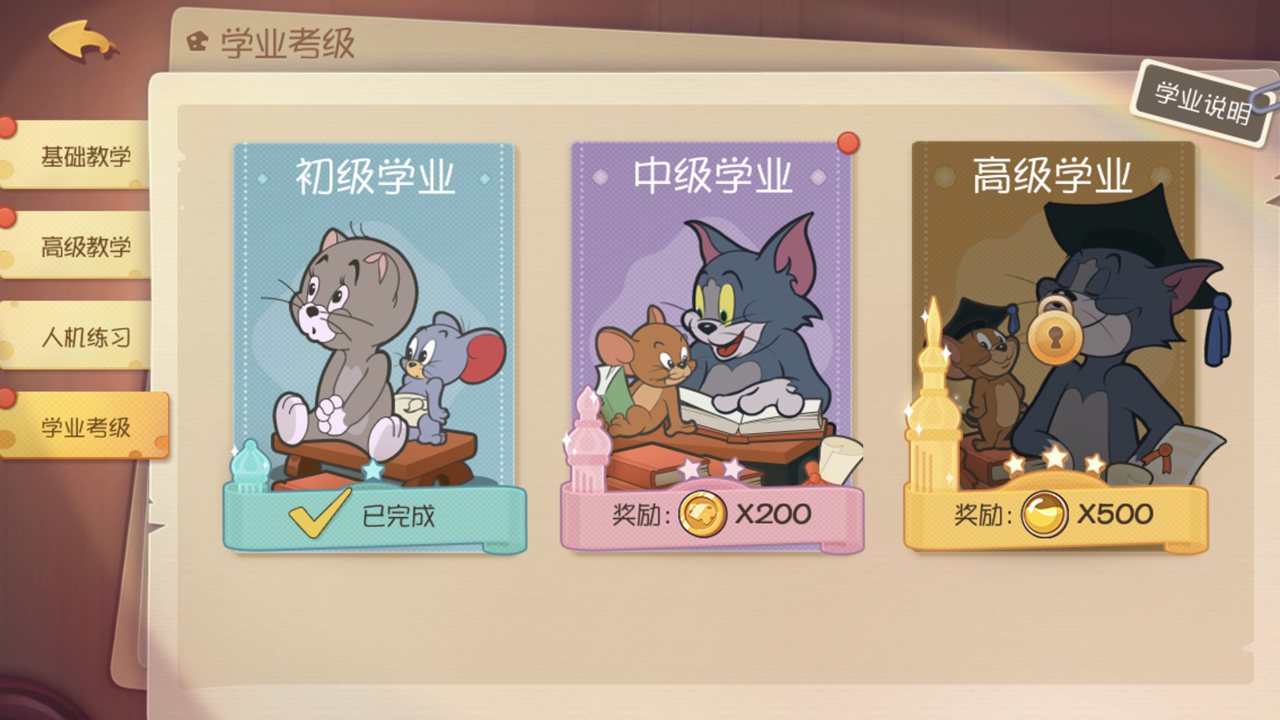Click the paw icon next to 学业考级 title
1280x720 pixels.
(x=198, y=39)
